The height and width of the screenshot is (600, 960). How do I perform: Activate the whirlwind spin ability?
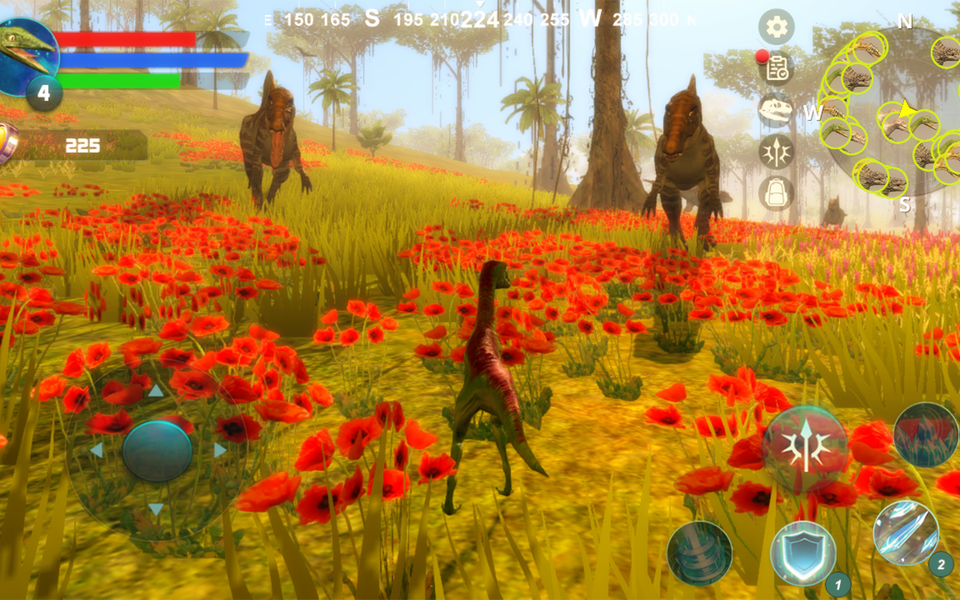coord(699,553)
